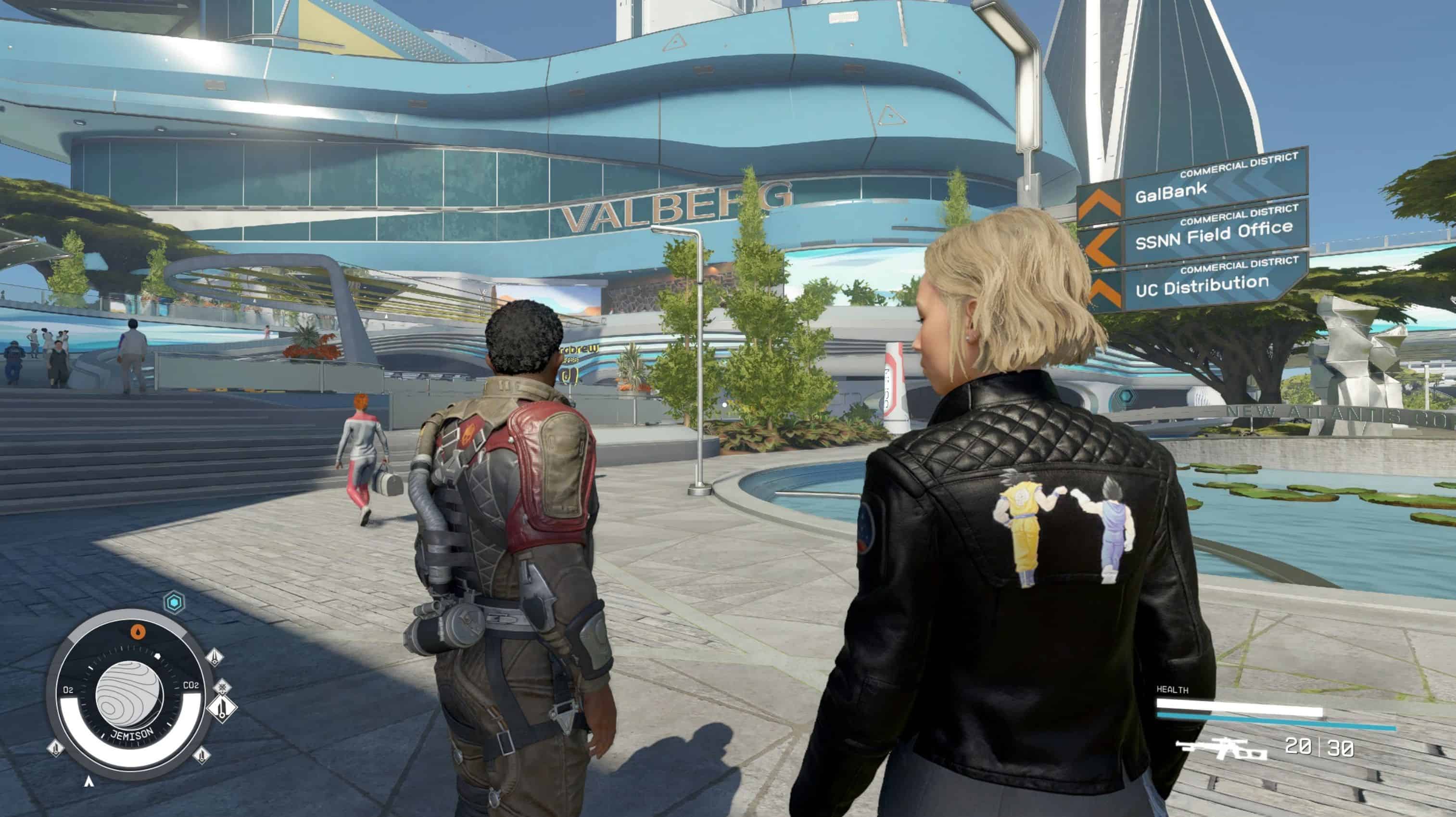This screenshot has height=817, width=1456.
Task: Select the equipped rifle weapon icon
Action: point(1221,749)
